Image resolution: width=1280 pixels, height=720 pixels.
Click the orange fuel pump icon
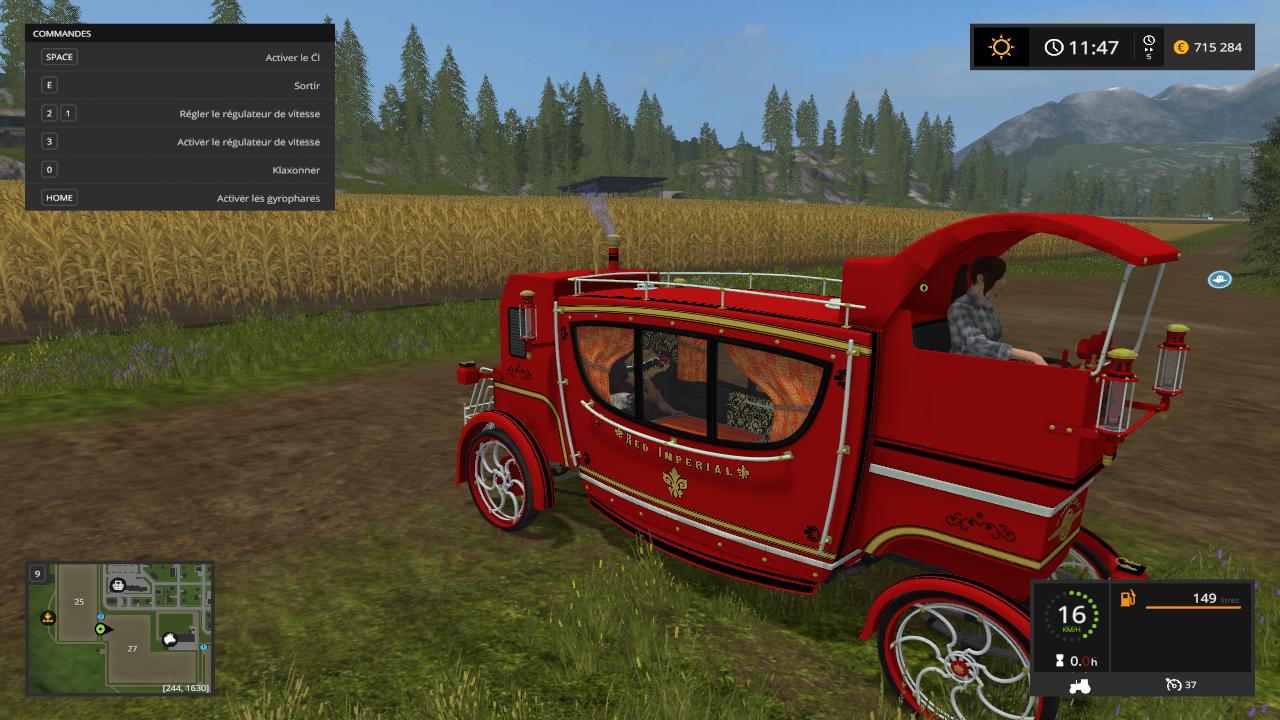pos(1128,599)
